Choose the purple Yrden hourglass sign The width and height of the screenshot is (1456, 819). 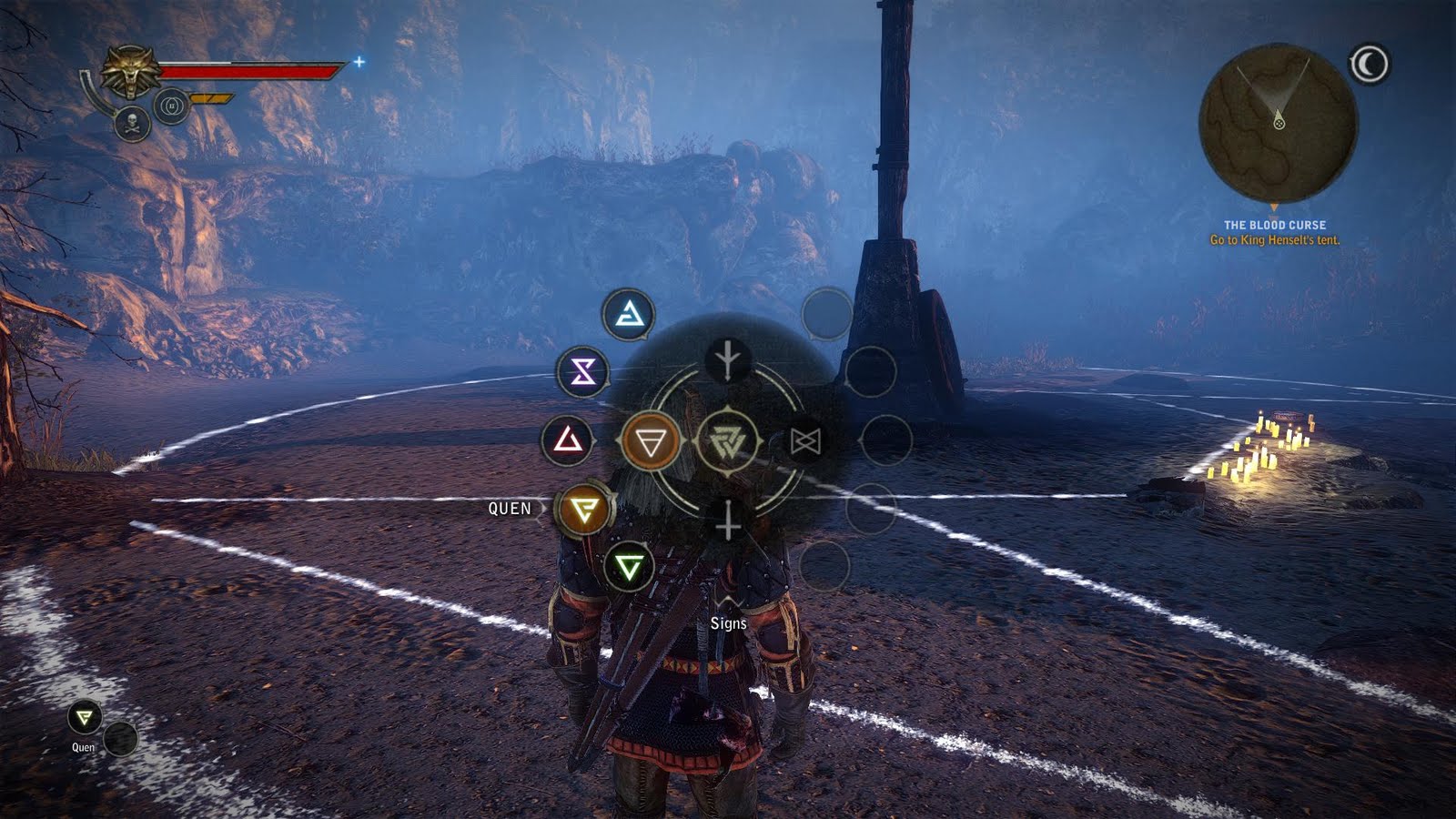582,371
